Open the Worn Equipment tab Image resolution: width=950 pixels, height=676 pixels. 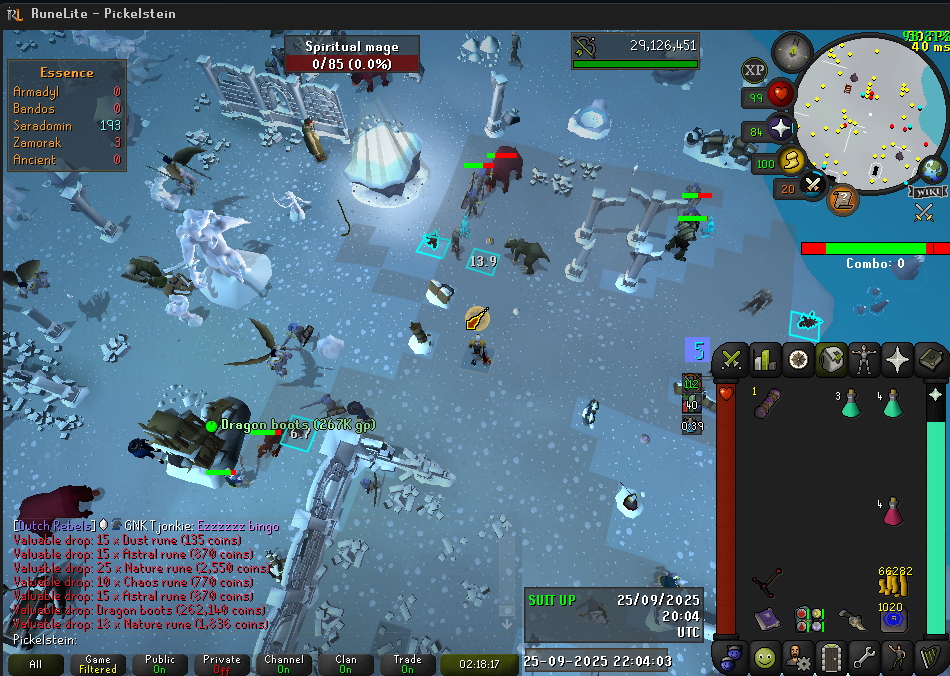pos(865,359)
